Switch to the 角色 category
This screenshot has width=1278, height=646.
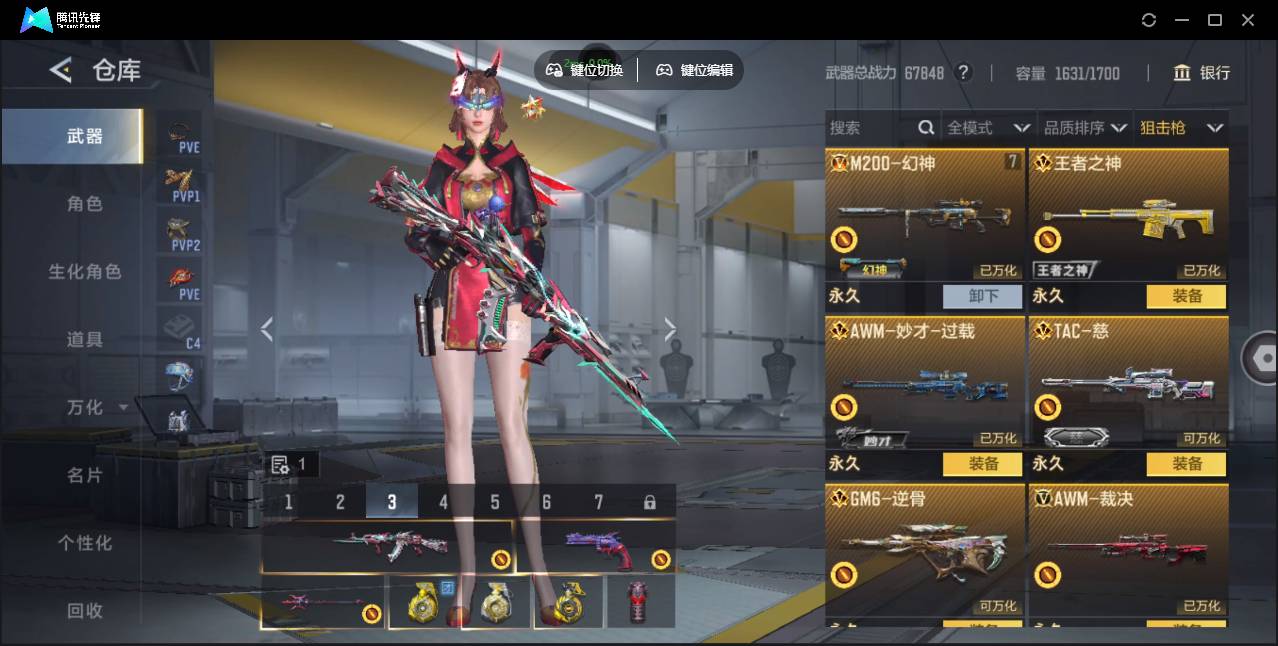point(85,204)
